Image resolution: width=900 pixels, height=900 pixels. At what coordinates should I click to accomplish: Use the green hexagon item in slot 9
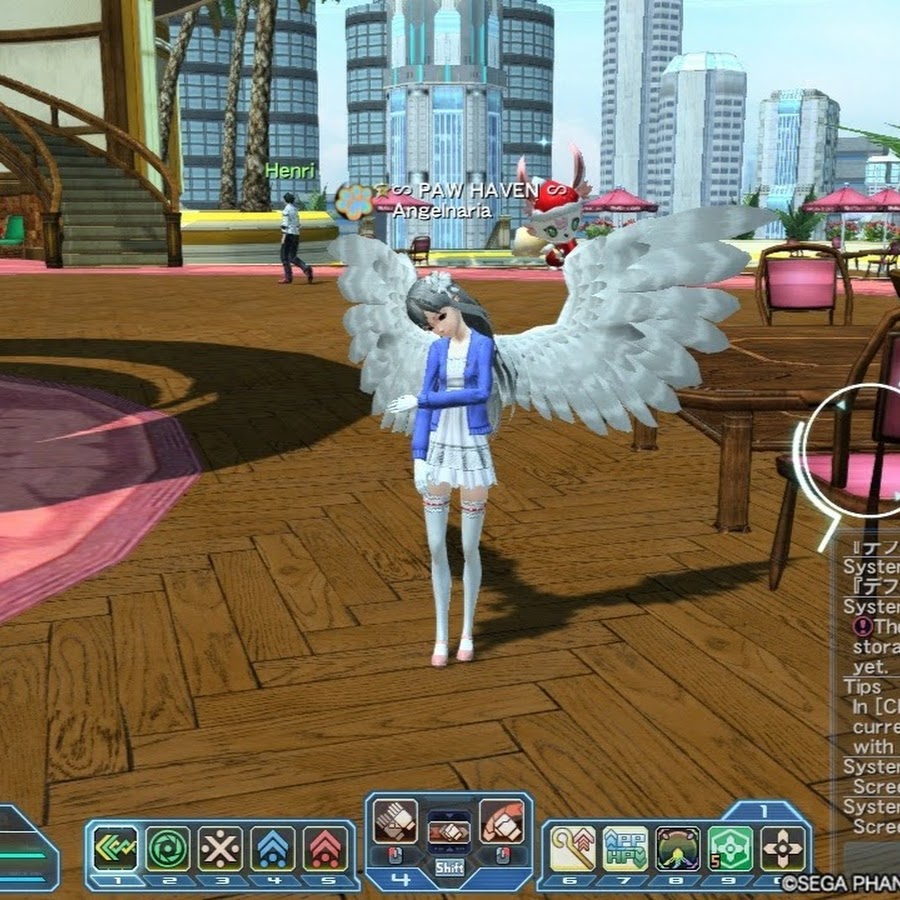click(x=730, y=849)
